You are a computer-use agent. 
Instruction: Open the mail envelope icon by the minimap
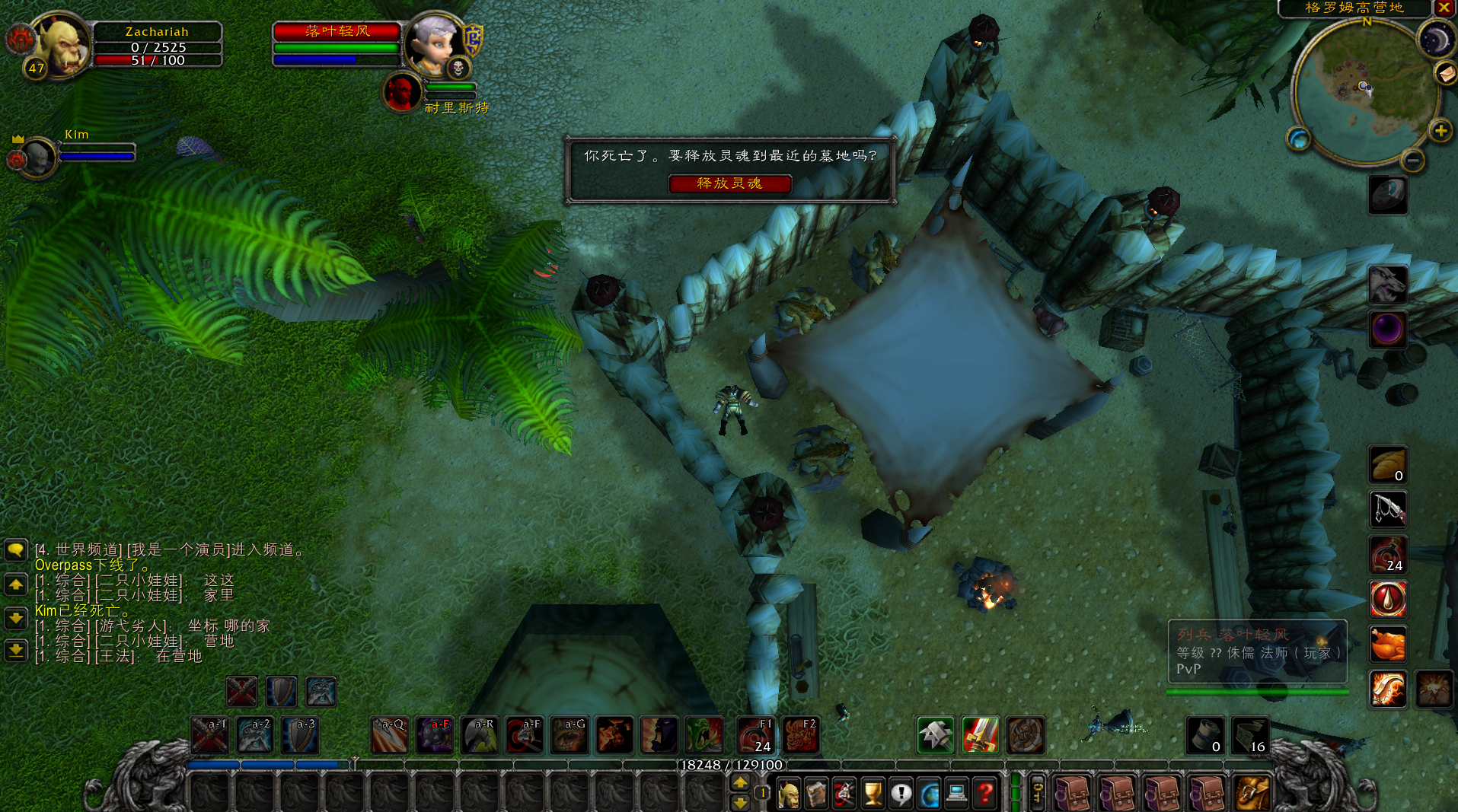1446,73
